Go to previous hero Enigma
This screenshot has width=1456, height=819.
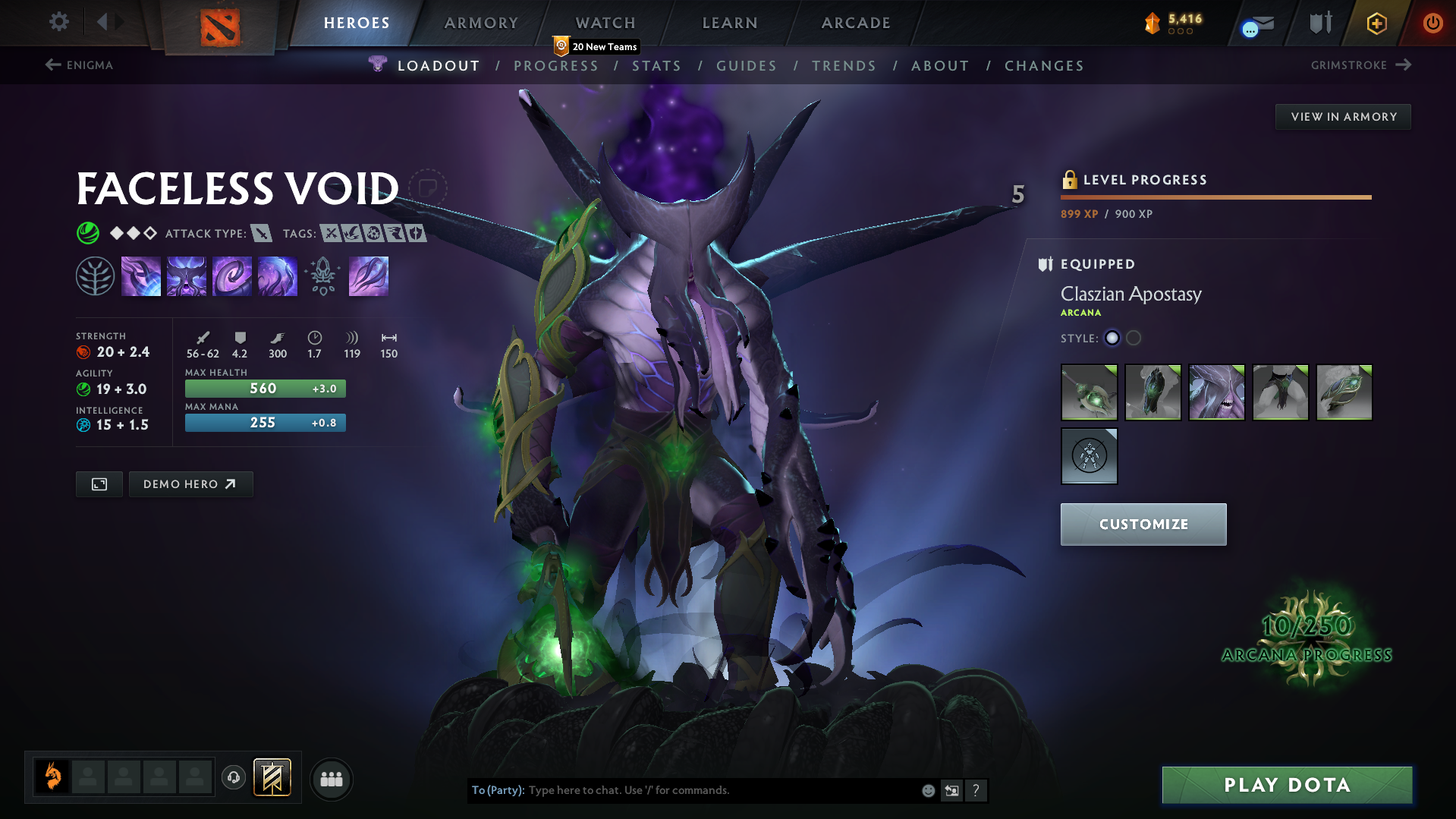pos(80,65)
